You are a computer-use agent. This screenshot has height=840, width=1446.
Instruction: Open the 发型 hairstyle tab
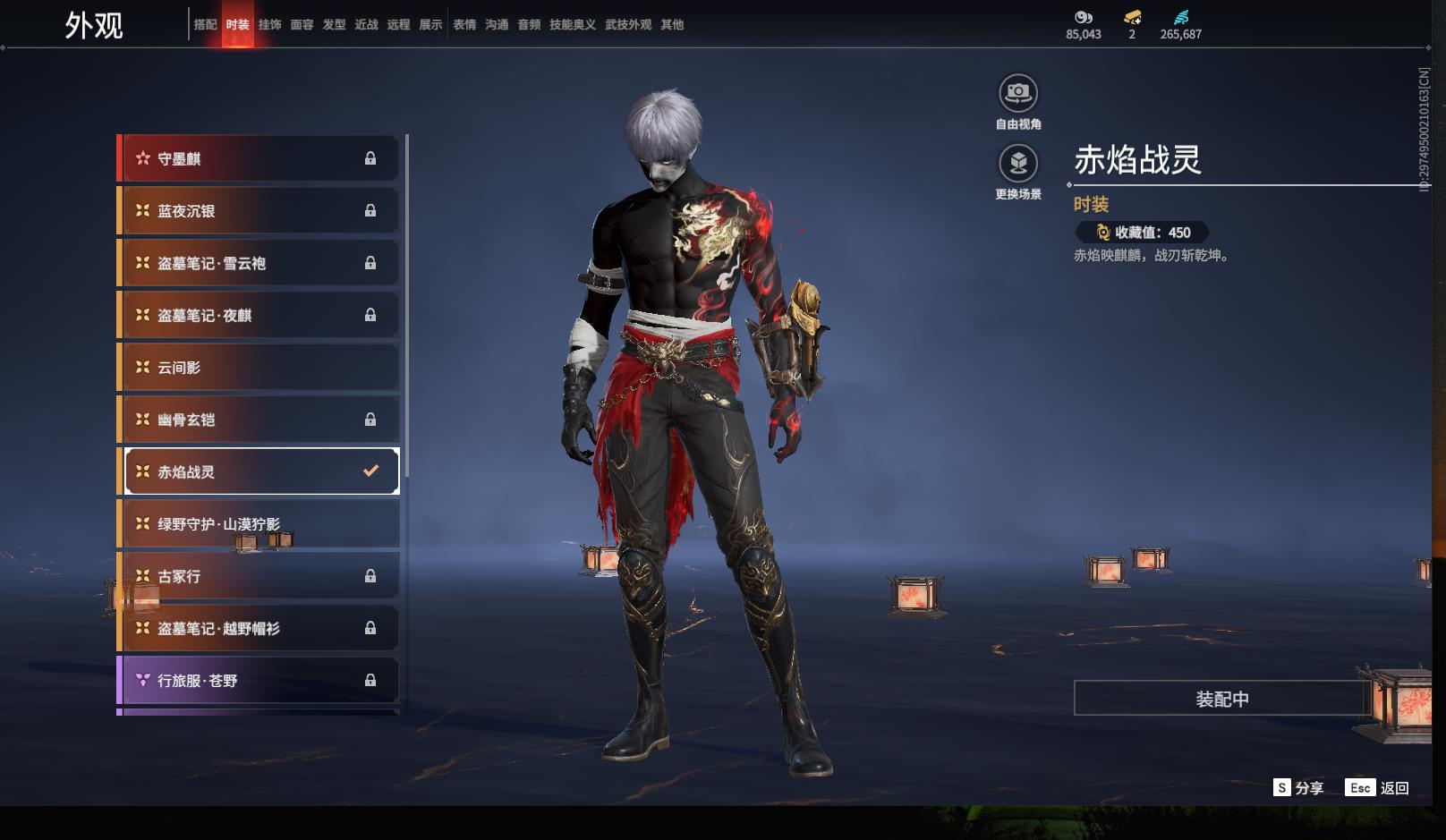point(334,25)
